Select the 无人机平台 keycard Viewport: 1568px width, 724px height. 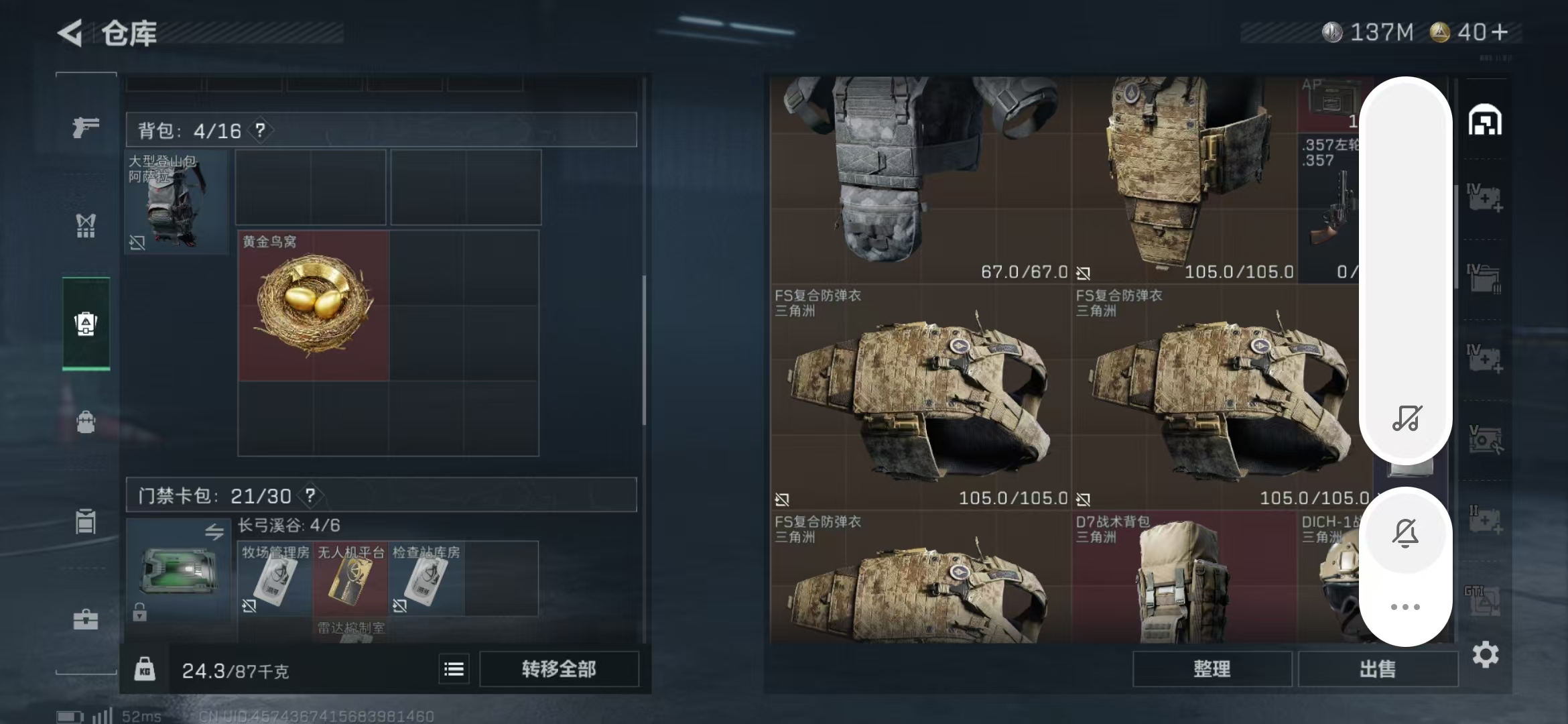pos(350,578)
